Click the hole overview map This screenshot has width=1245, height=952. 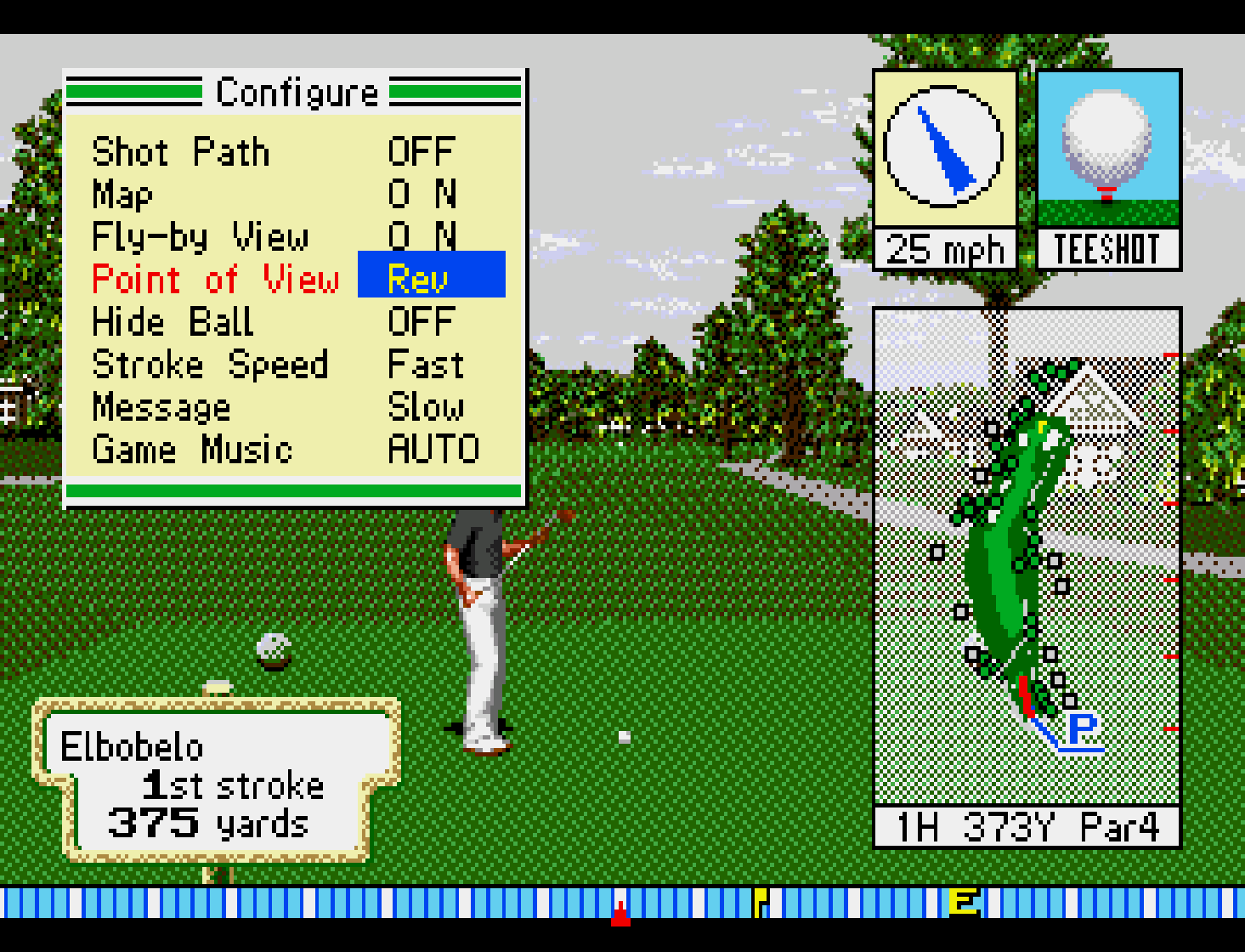point(1027,557)
